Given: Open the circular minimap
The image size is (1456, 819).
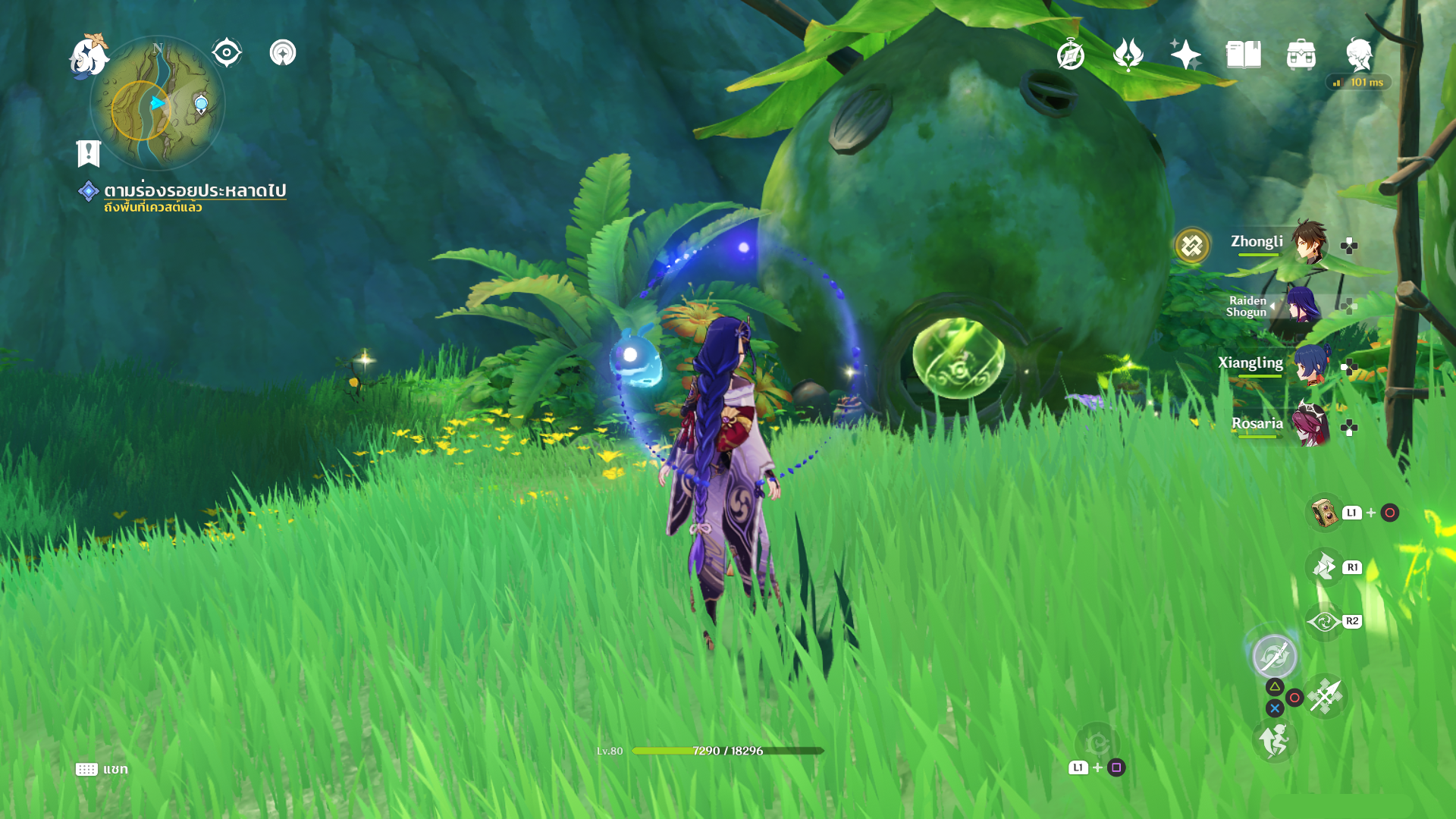Looking at the screenshot, I should [158, 104].
